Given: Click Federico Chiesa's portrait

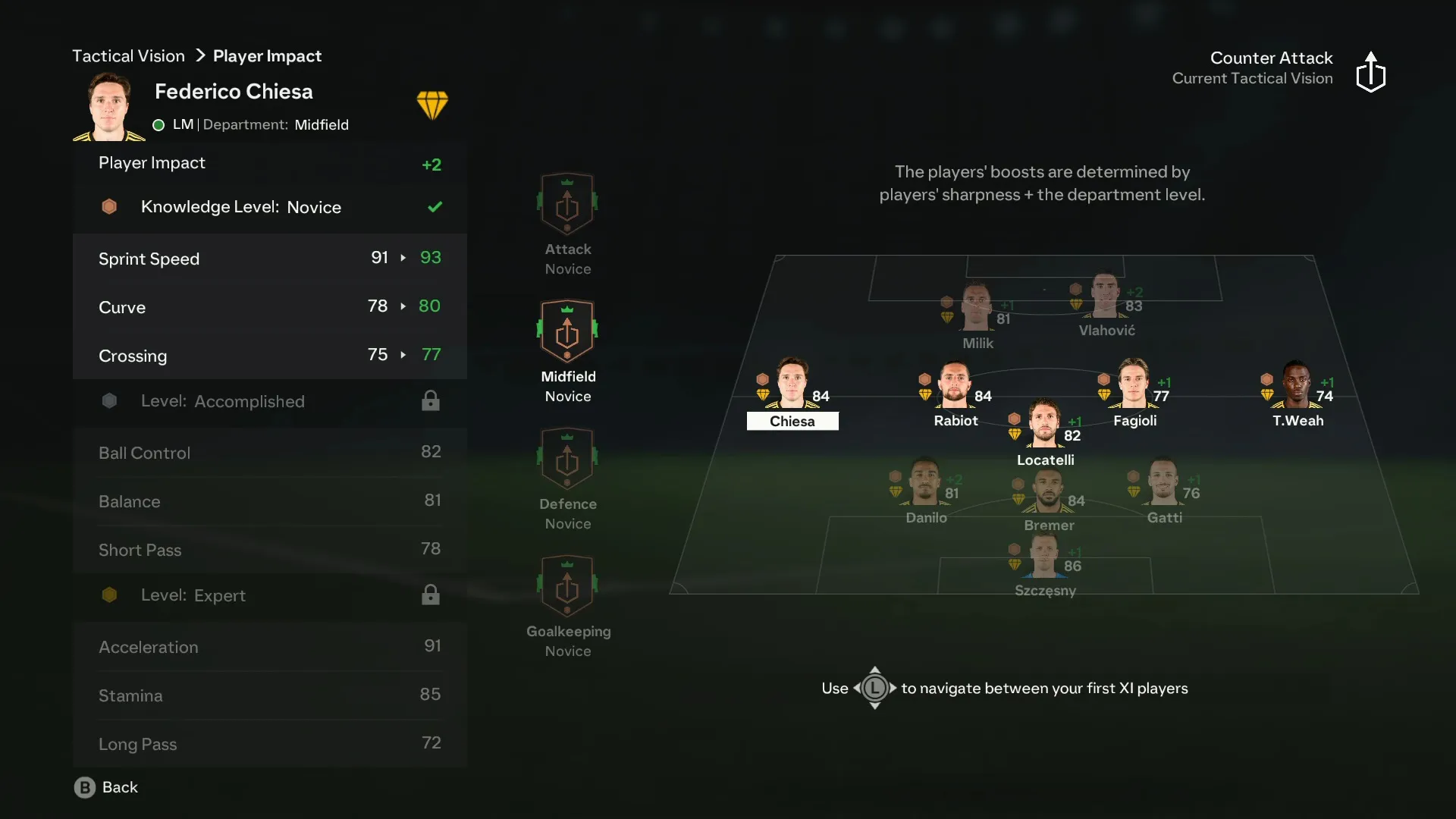Looking at the screenshot, I should point(108,107).
